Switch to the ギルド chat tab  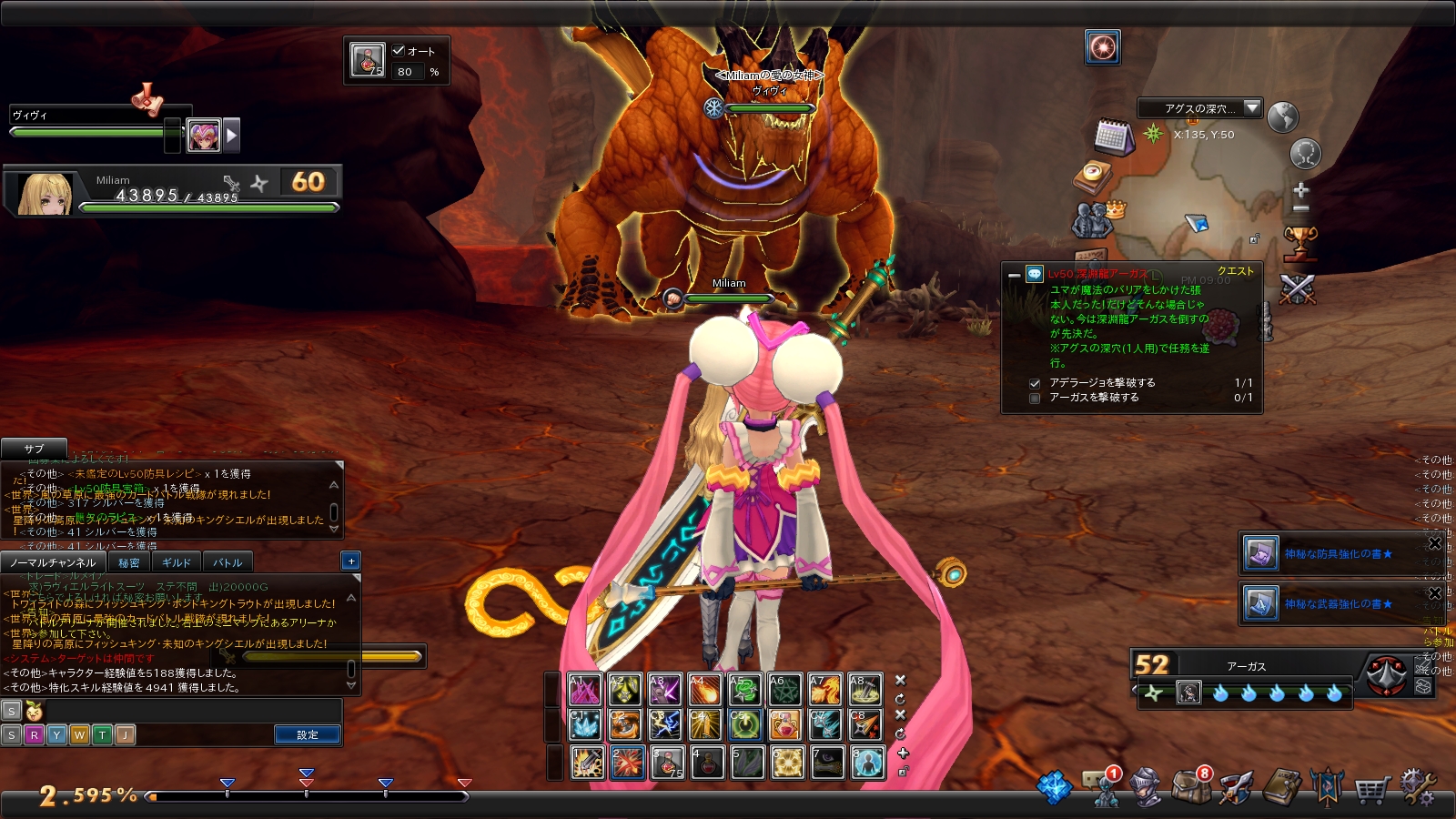tap(177, 562)
